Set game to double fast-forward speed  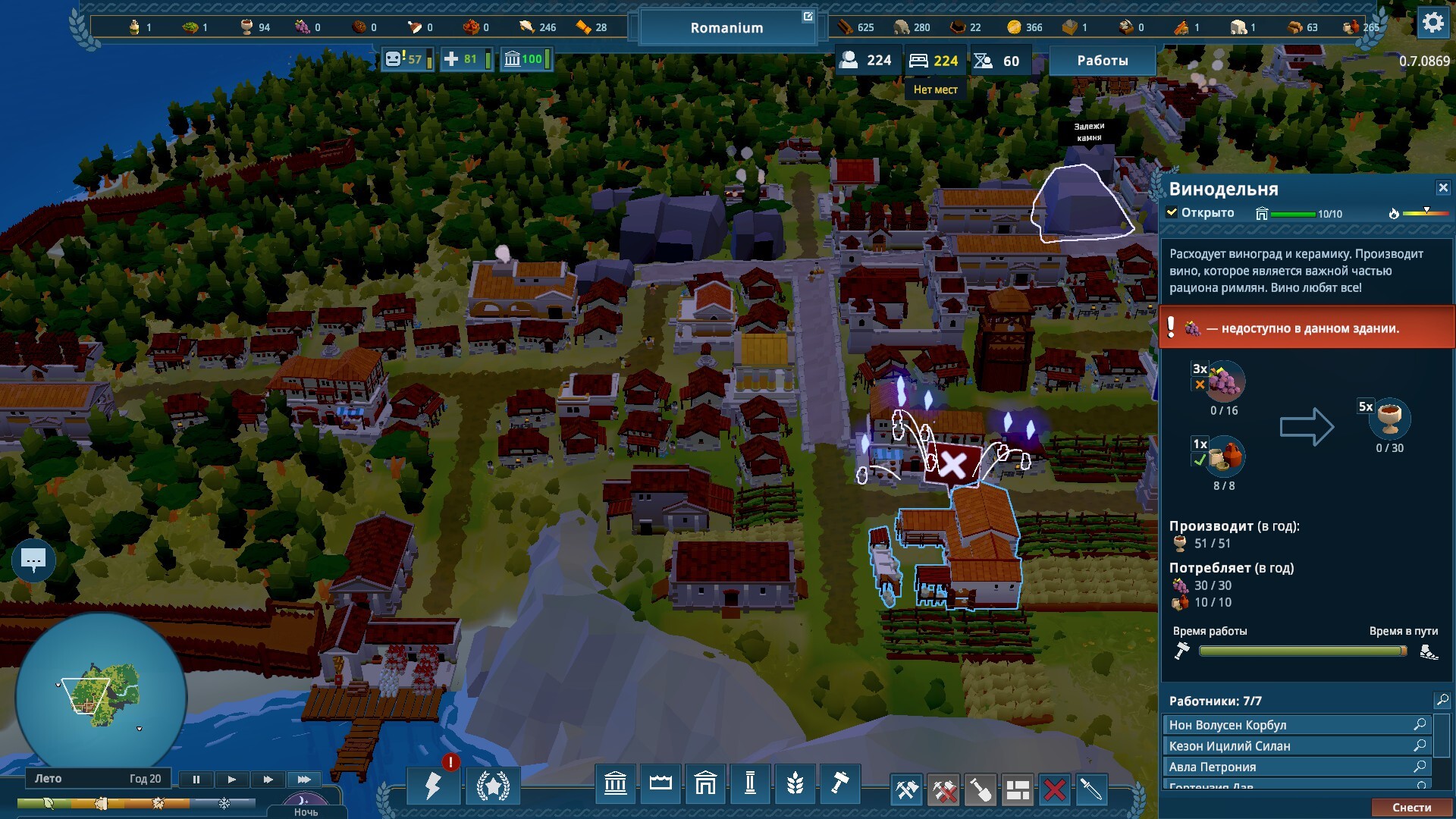click(x=268, y=779)
